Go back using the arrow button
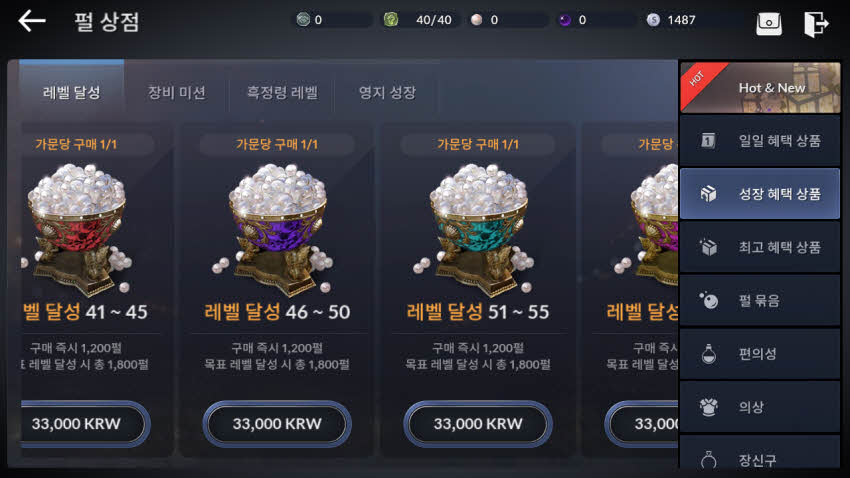The width and height of the screenshot is (850, 478). (x=32, y=21)
